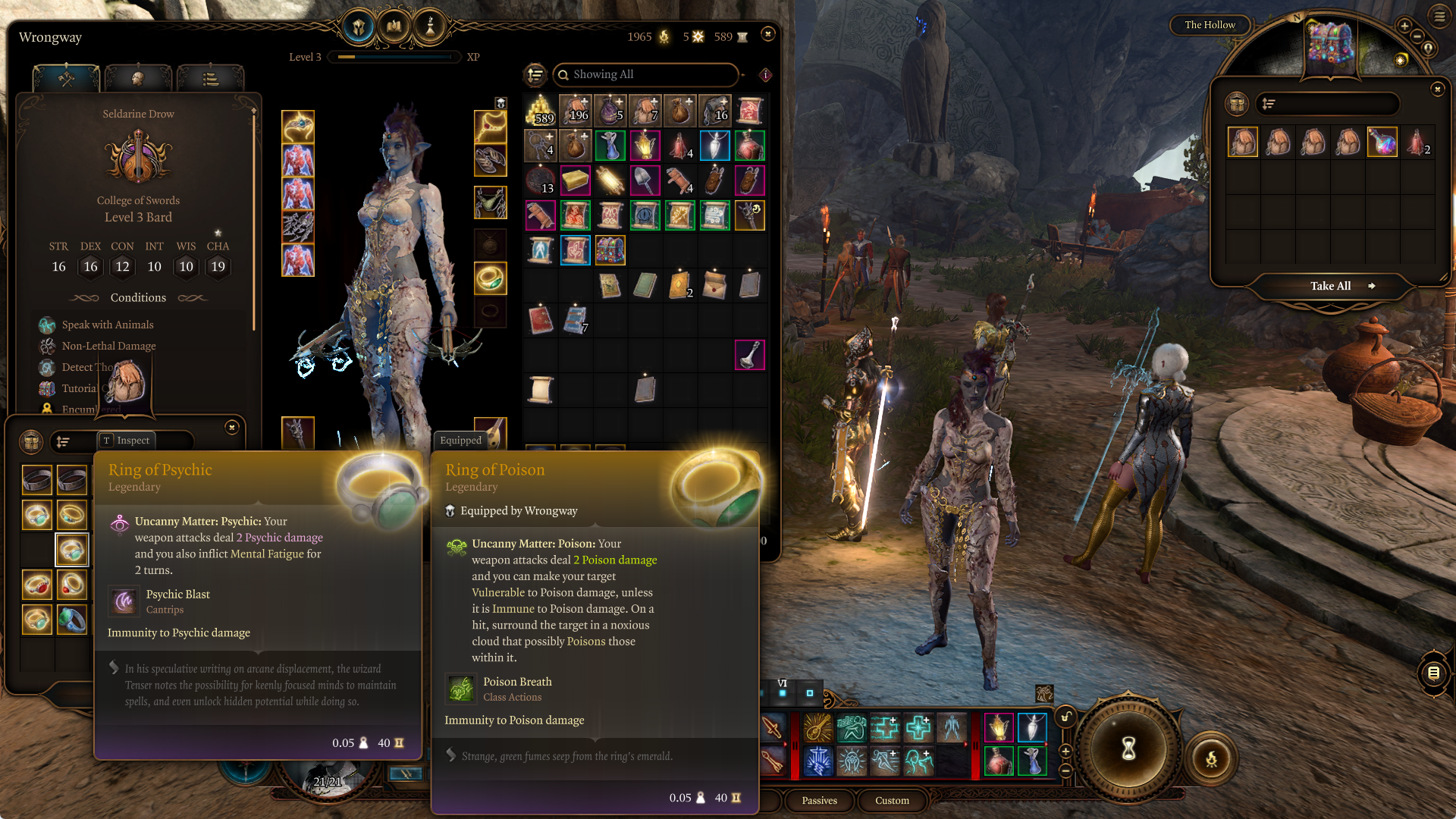
Task: Close the small bag popup window
Action: click(232, 428)
